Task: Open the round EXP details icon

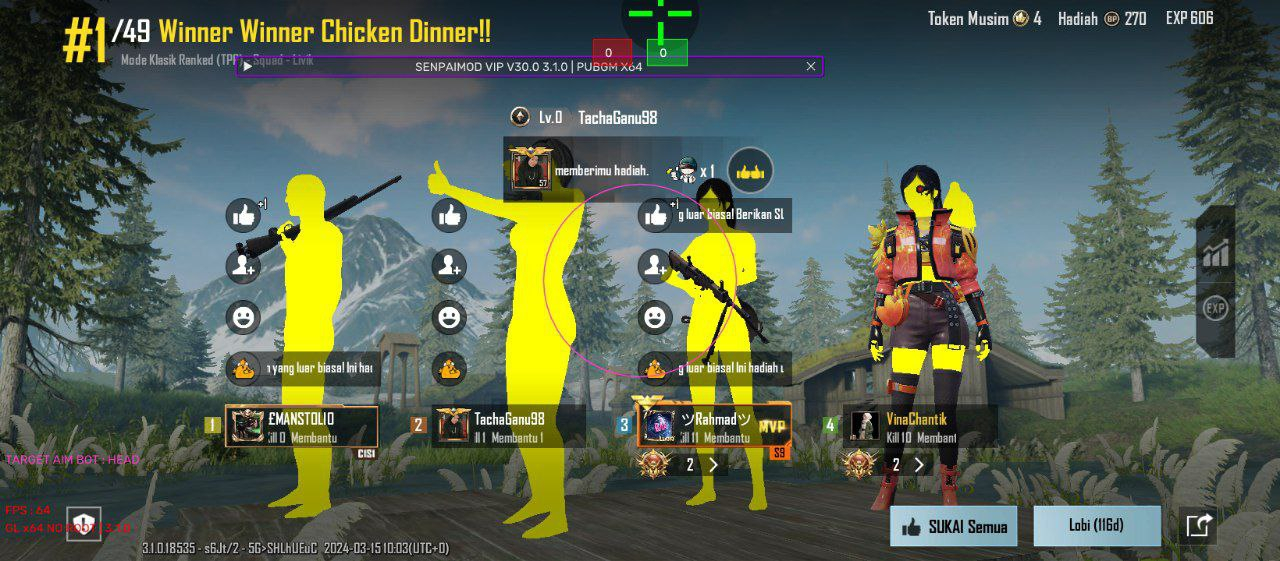Action: 1215,308
